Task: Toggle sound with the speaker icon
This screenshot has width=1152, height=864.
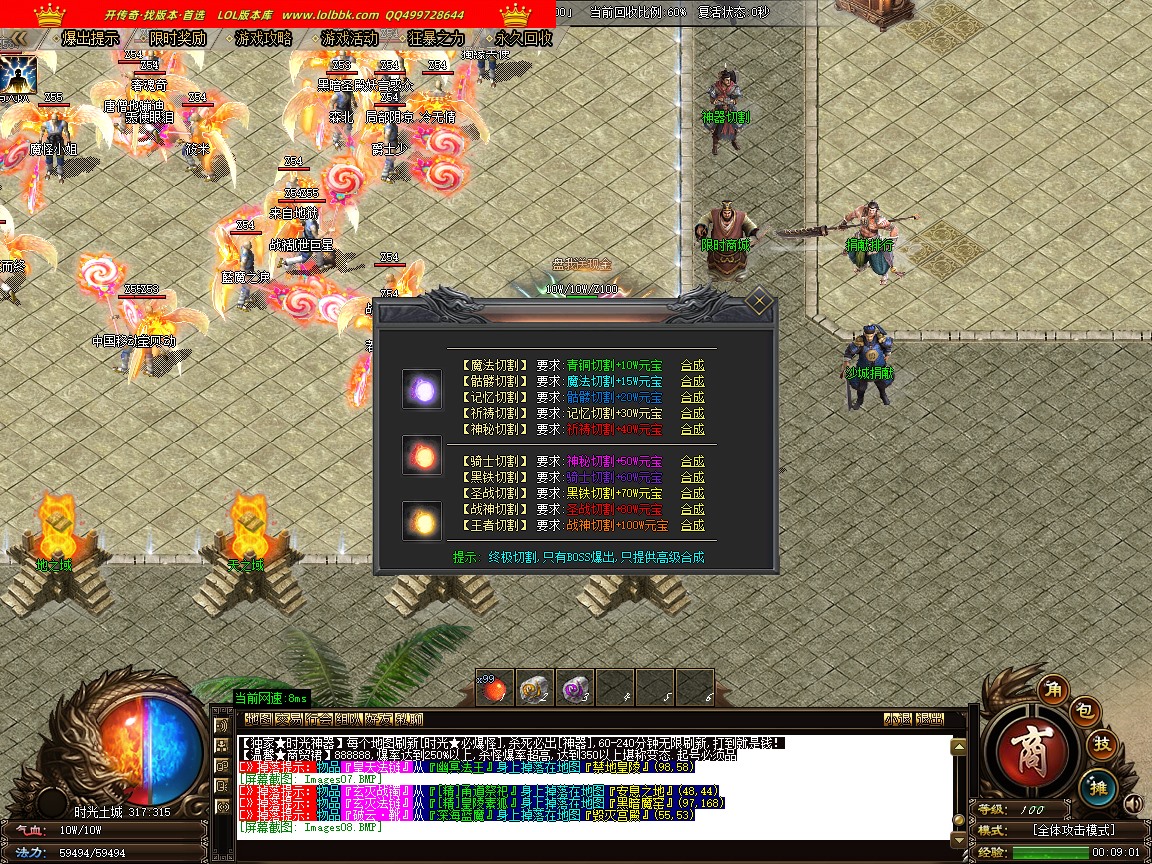Action: [1132, 803]
